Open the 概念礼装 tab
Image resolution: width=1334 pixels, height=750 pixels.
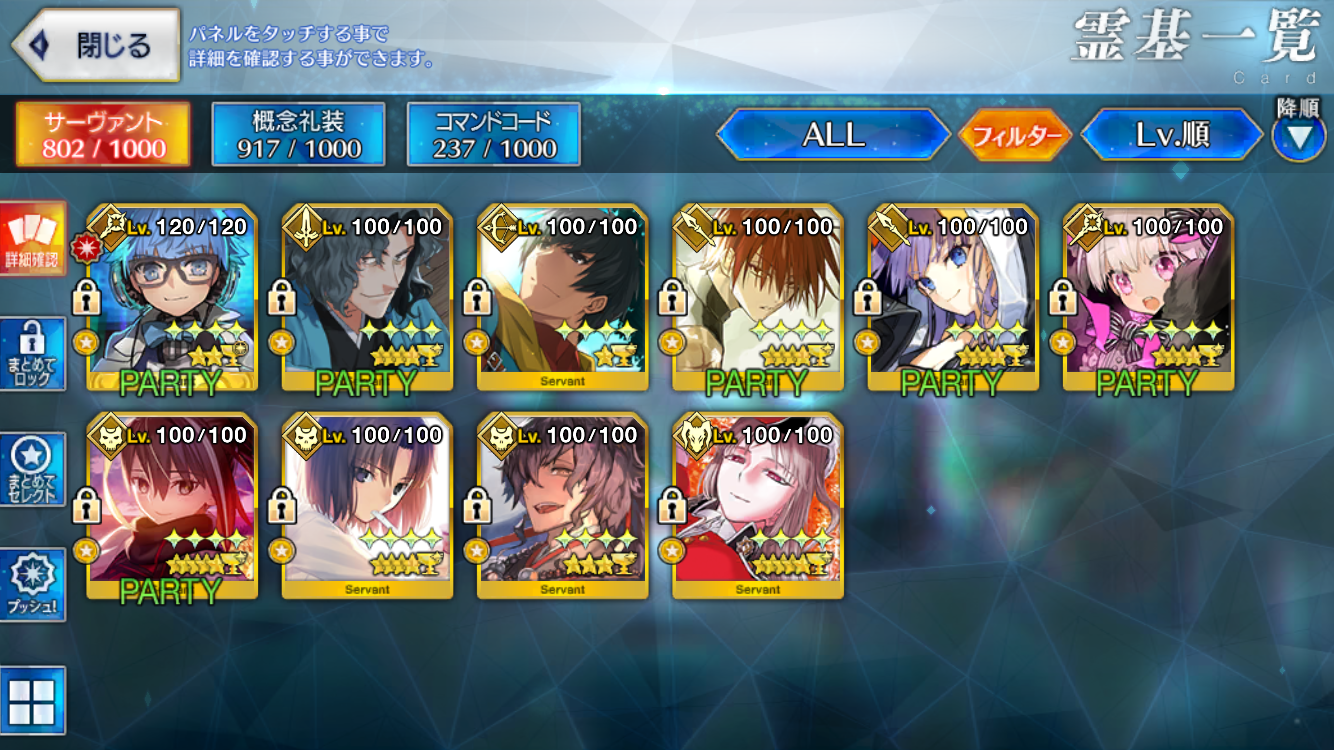pos(298,135)
